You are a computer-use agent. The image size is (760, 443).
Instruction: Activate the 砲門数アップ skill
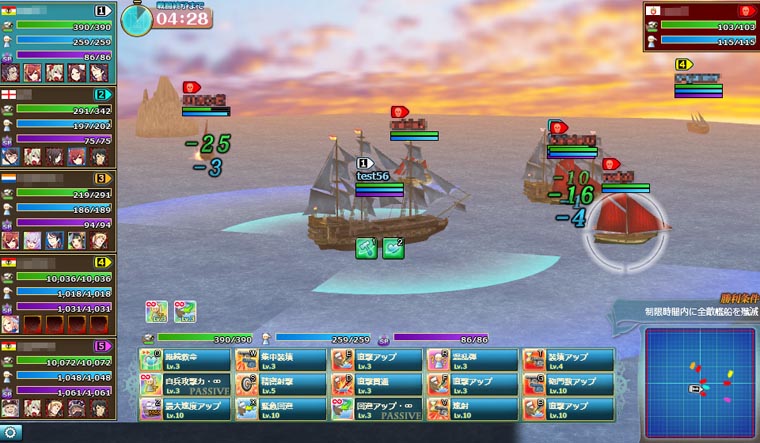click(567, 384)
